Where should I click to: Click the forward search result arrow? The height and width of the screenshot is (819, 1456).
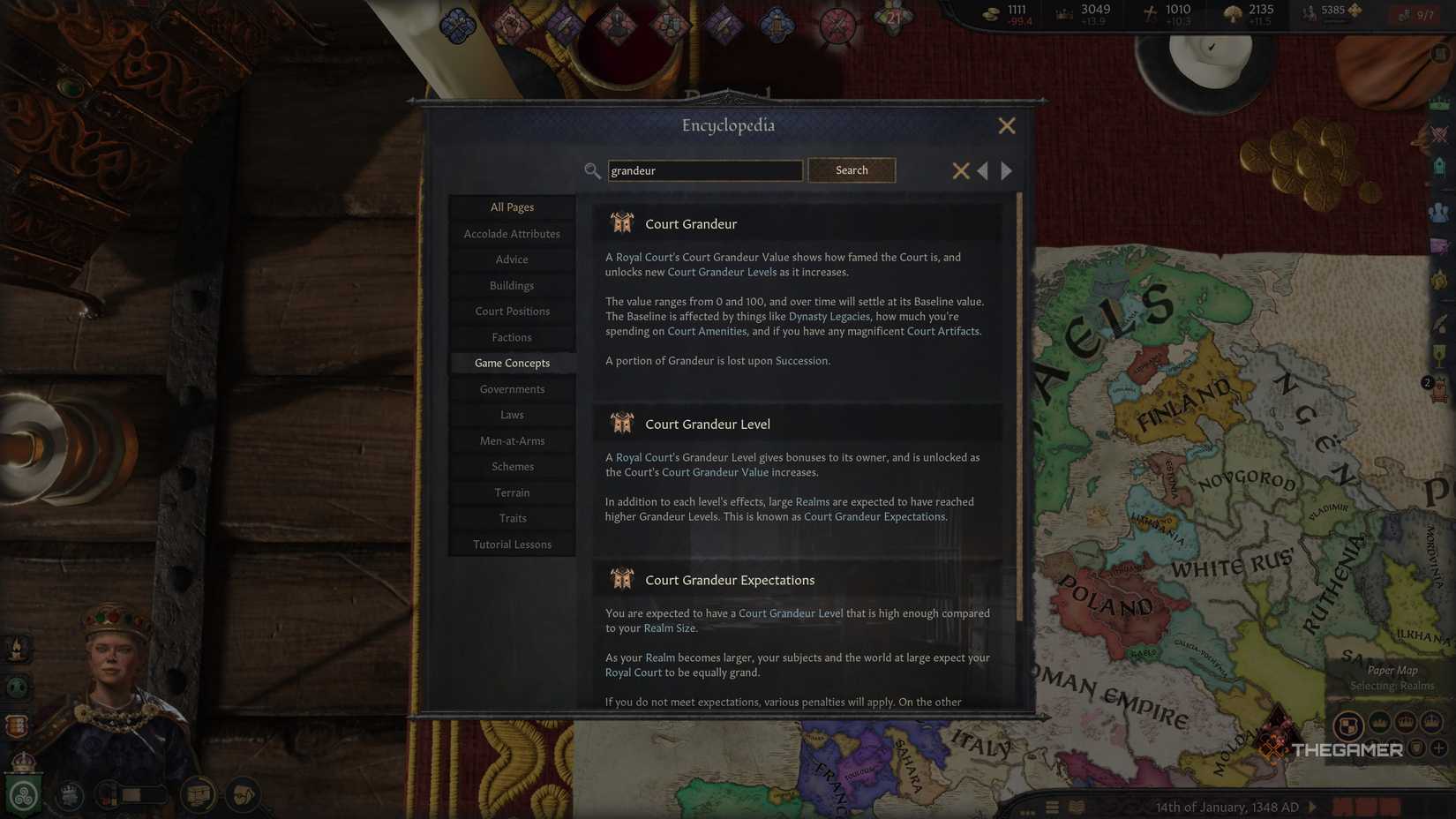coord(1007,170)
